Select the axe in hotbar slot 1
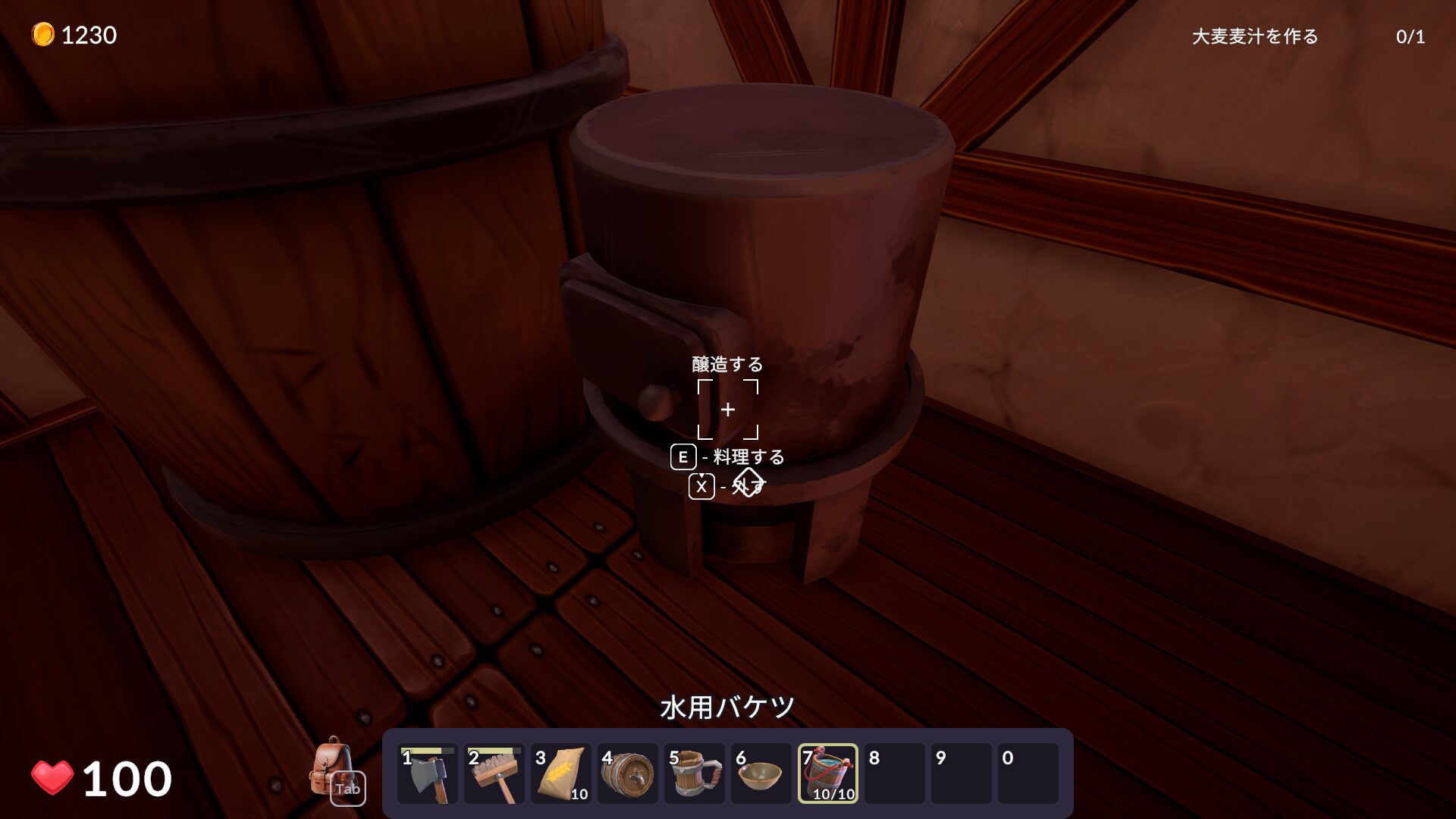Screen dimensions: 1456x819 (x=428, y=774)
